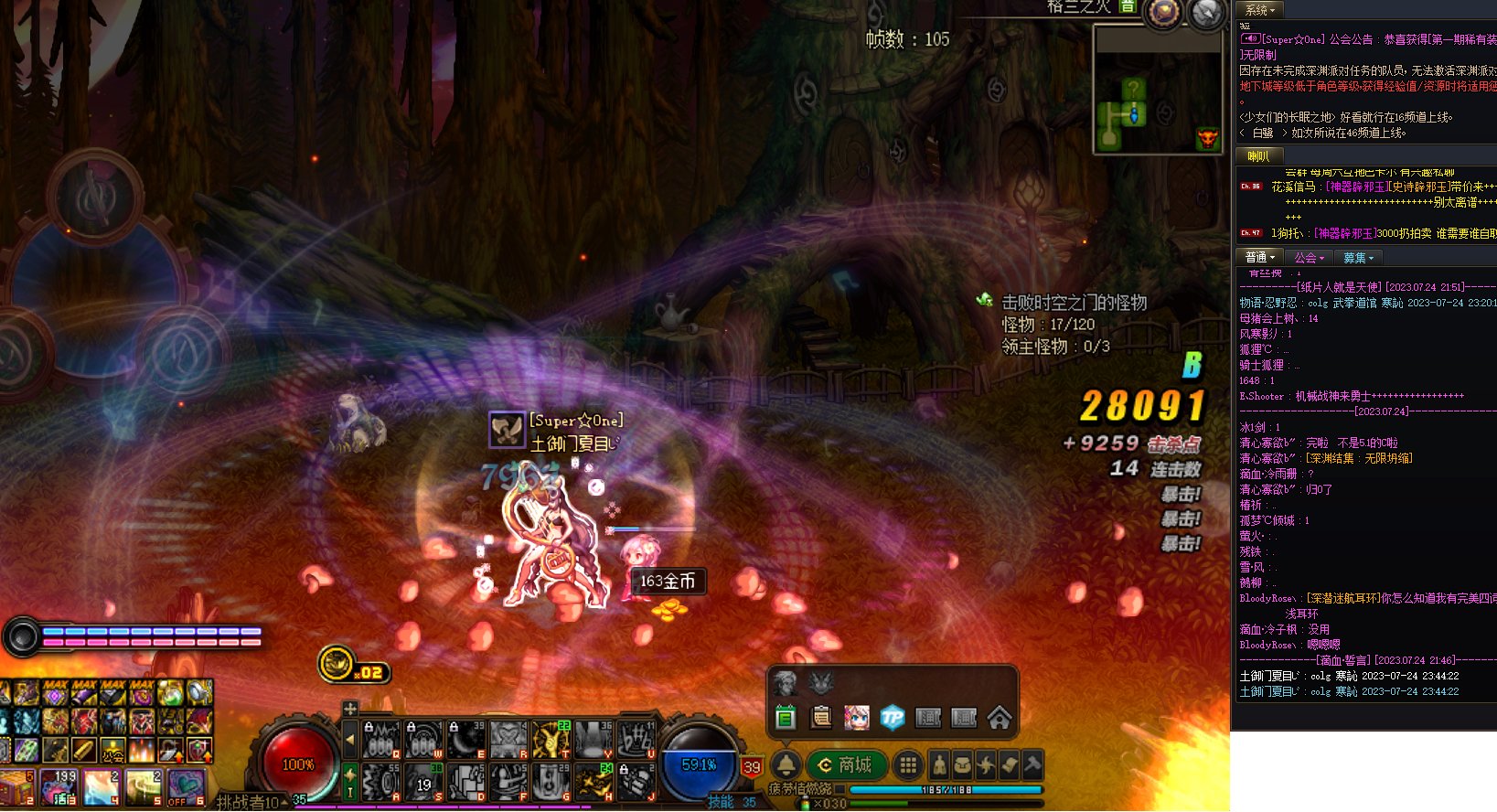The image size is (1497, 812).
Task: Use the skill on the T hotkey slot
Action: tap(551, 739)
